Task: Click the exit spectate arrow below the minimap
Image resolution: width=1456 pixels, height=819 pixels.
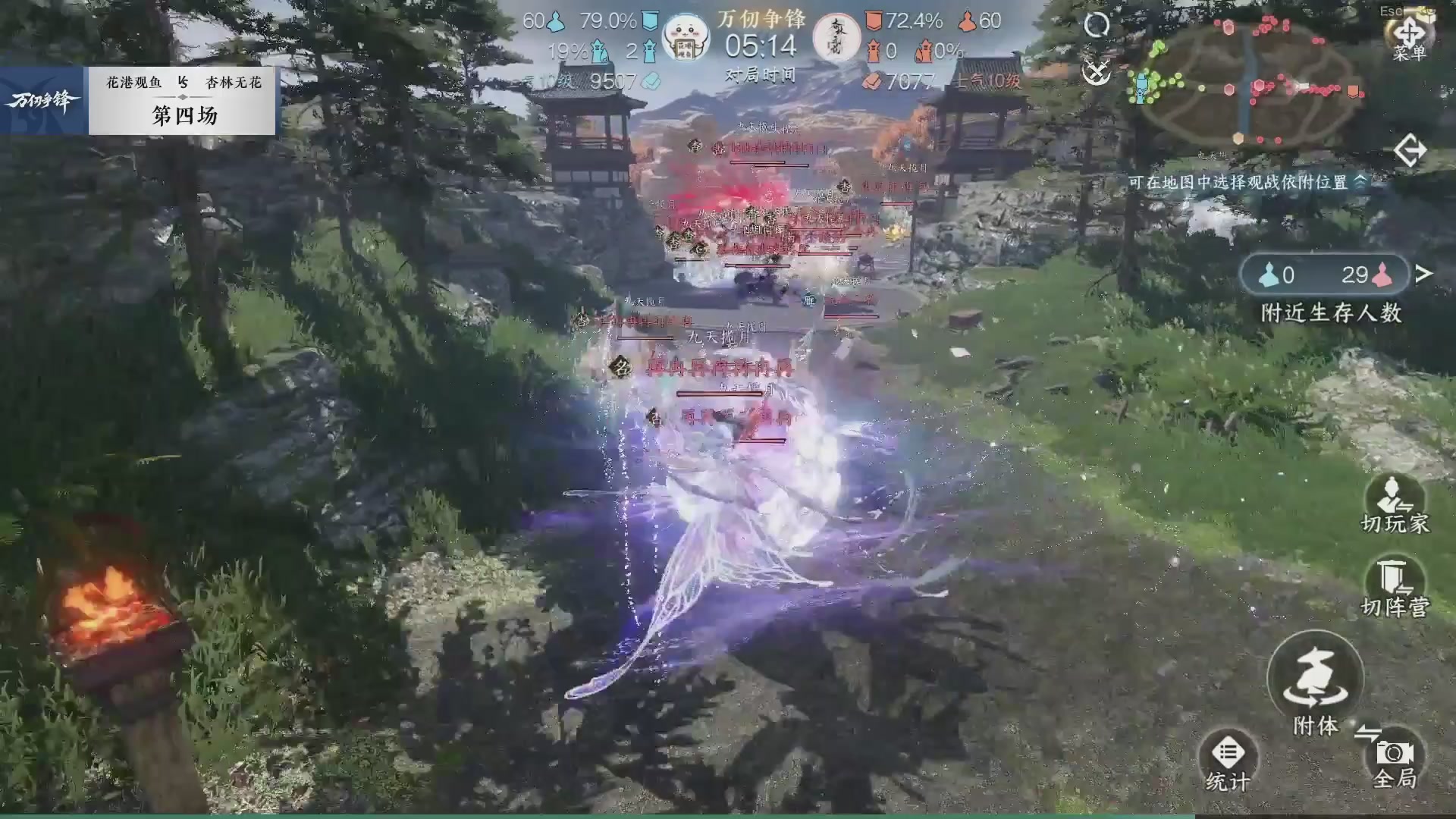Action: pyautogui.click(x=1412, y=151)
